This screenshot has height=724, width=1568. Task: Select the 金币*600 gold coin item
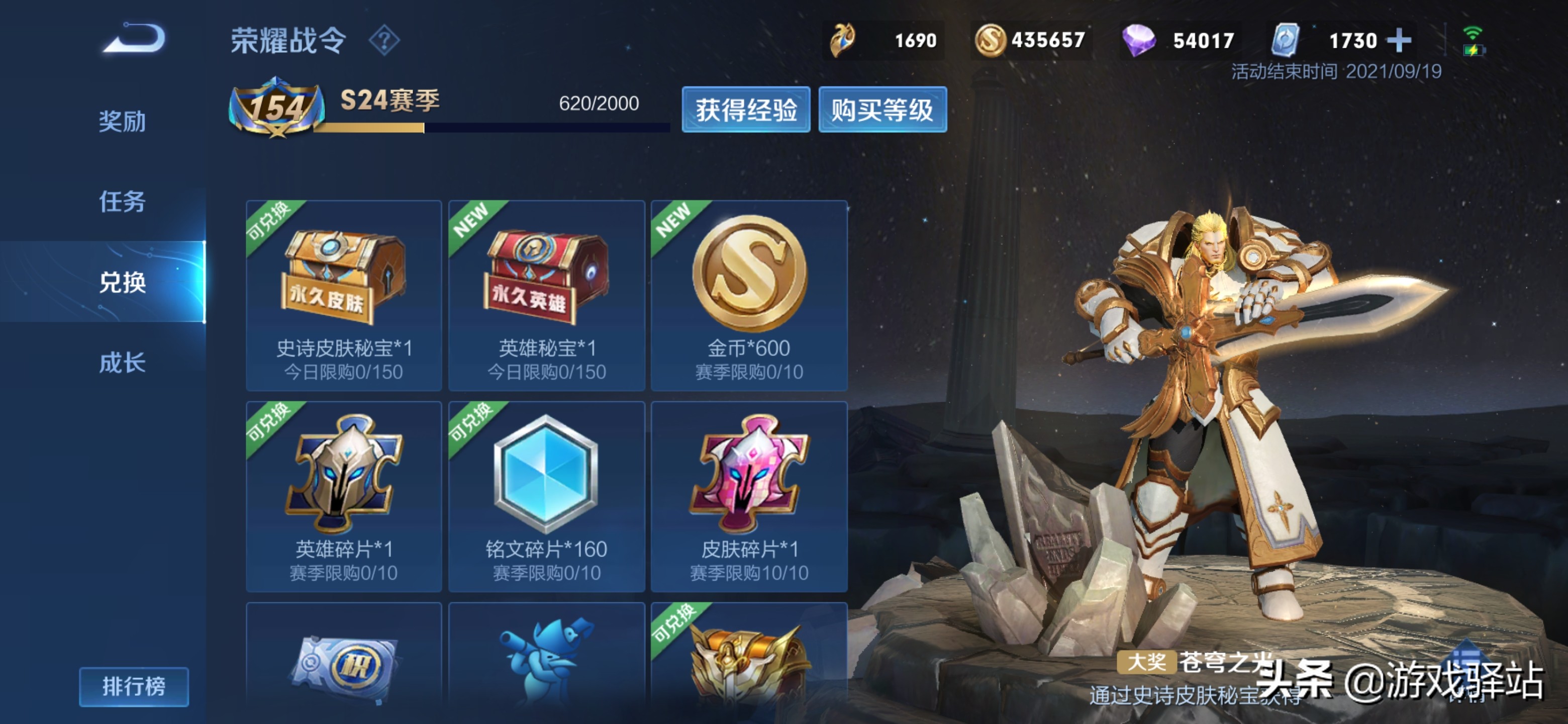click(x=749, y=295)
